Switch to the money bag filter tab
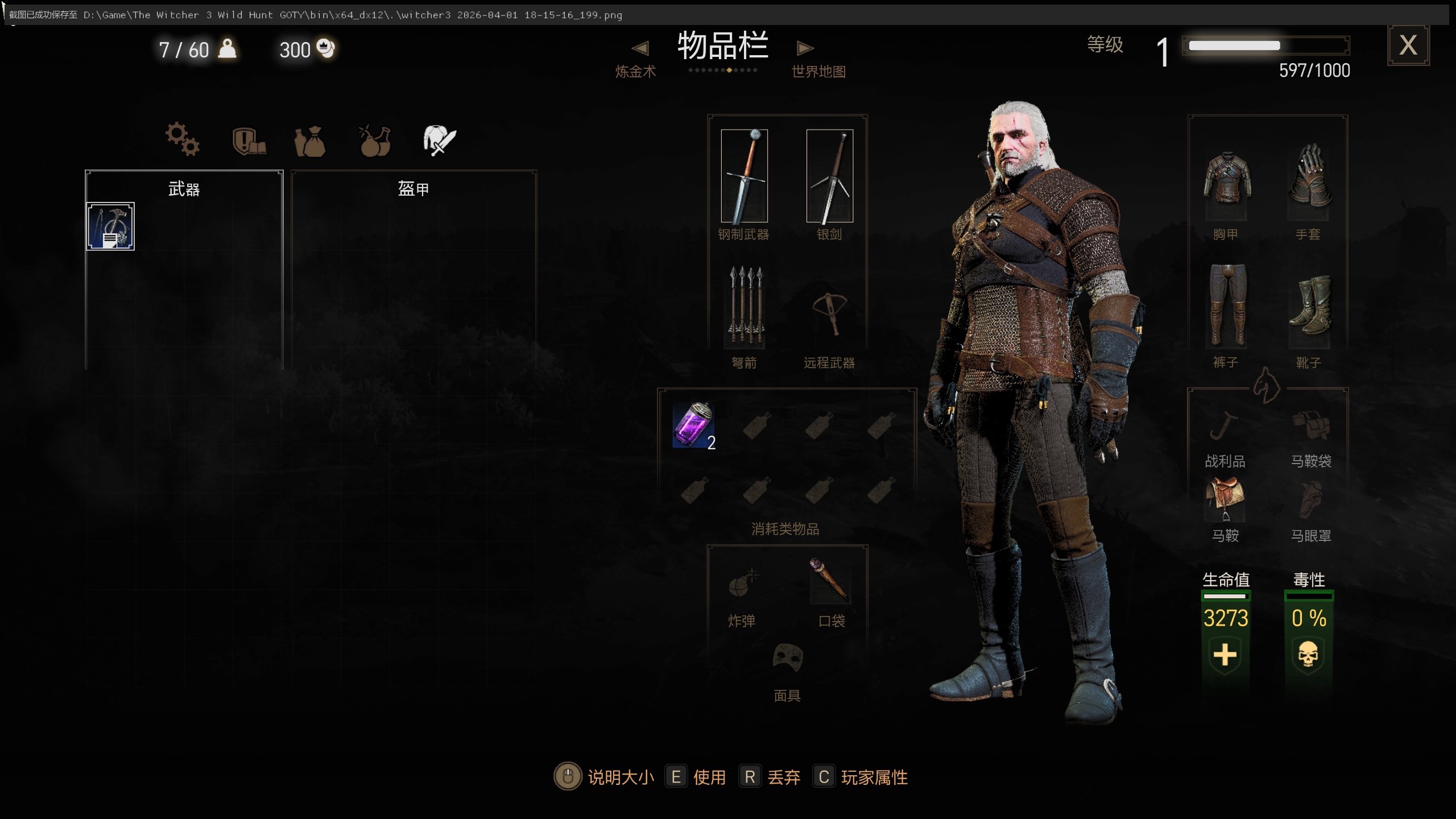The width and height of the screenshot is (1456, 819). tap(310, 141)
